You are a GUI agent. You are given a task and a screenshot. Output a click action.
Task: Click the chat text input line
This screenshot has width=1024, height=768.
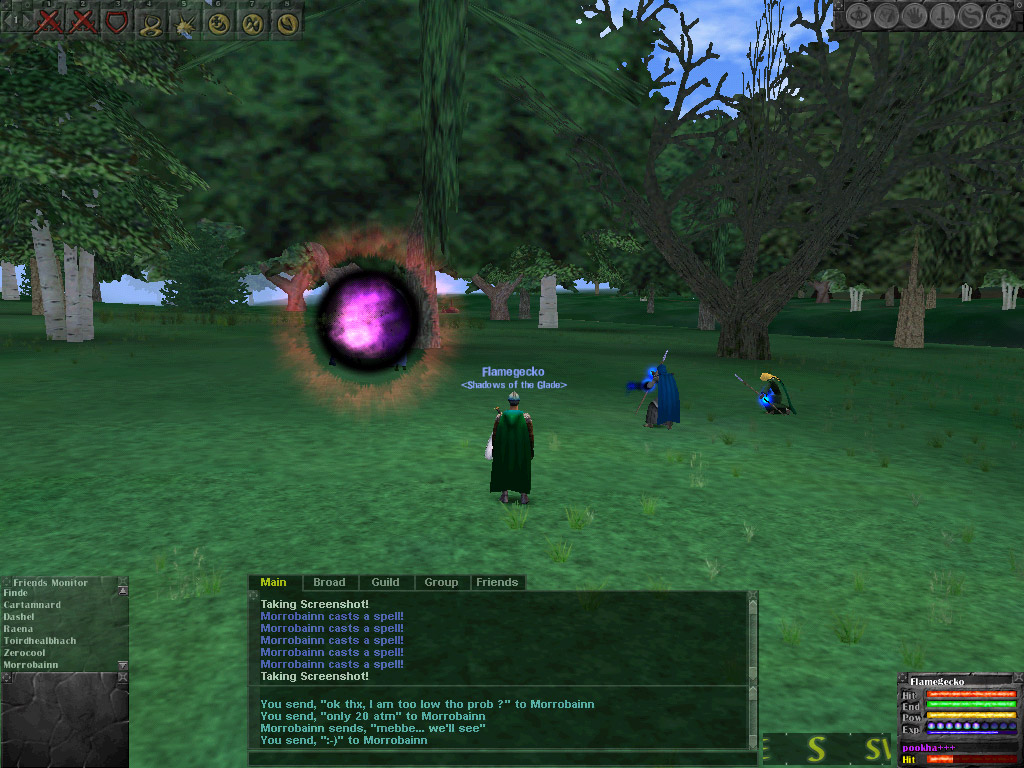pos(500,758)
